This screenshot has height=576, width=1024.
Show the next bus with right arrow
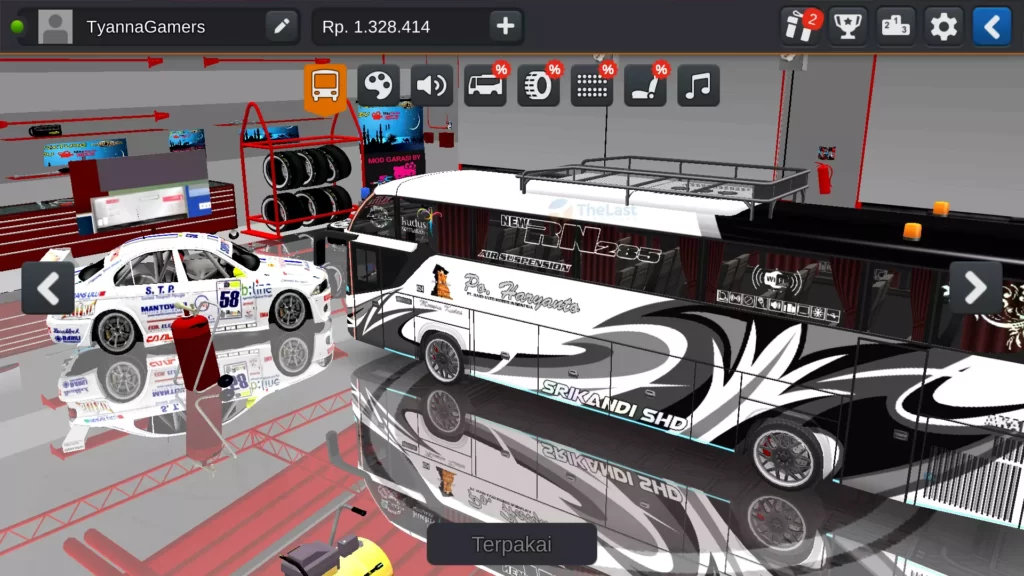[x=975, y=288]
